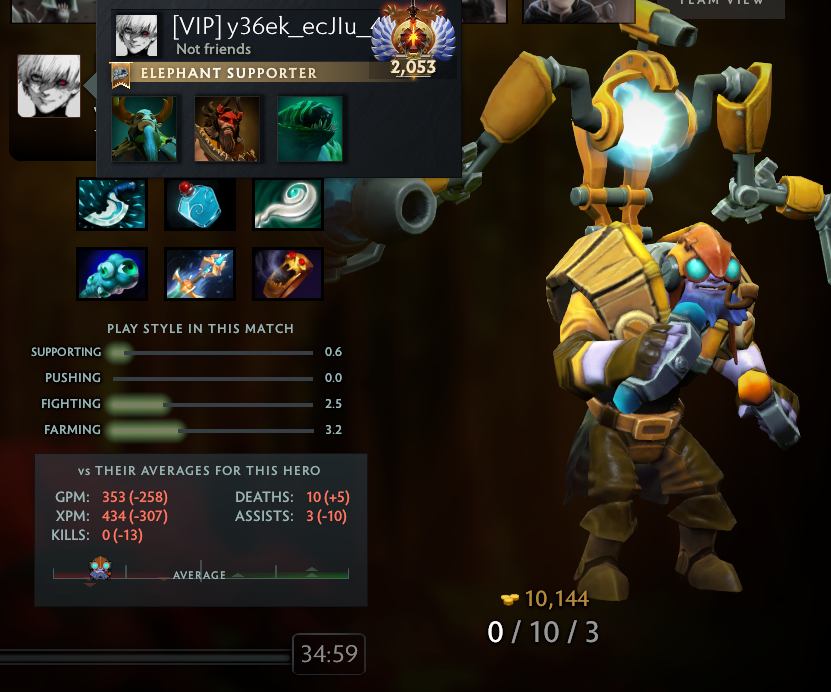Open the Elephant Supporter badge banner
The image size is (831, 692).
click(230, 73)
